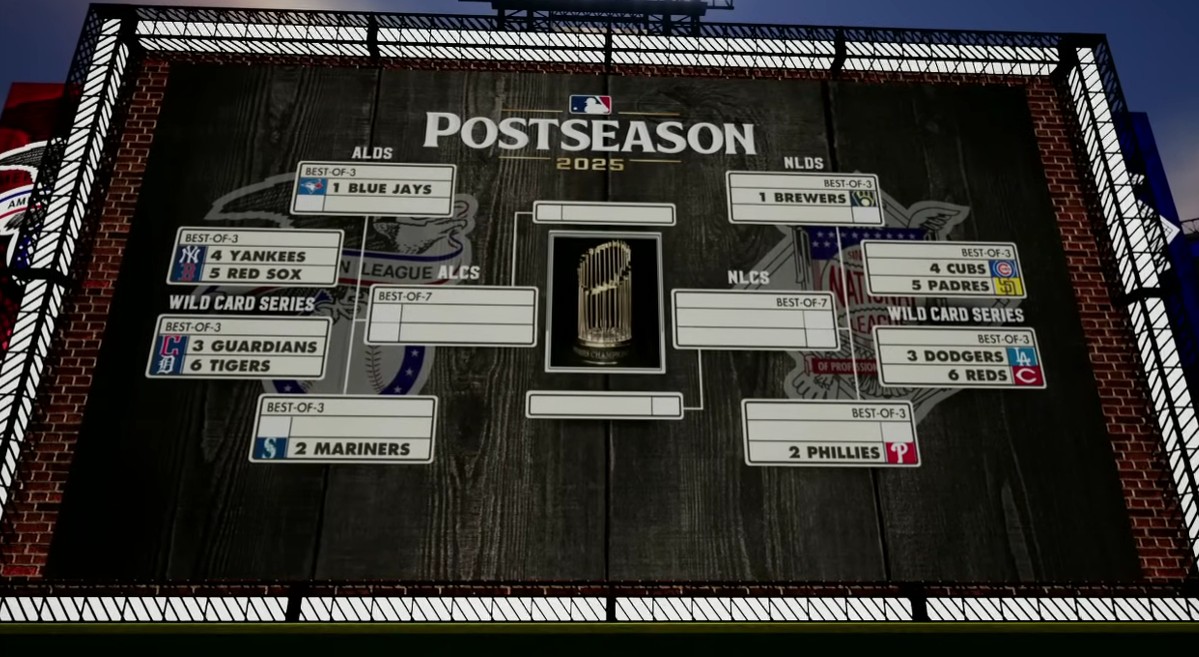Pick the Mariners ALDS bracket slot
Viewport: 1199px width, 657px height.
tap(343, 430)
